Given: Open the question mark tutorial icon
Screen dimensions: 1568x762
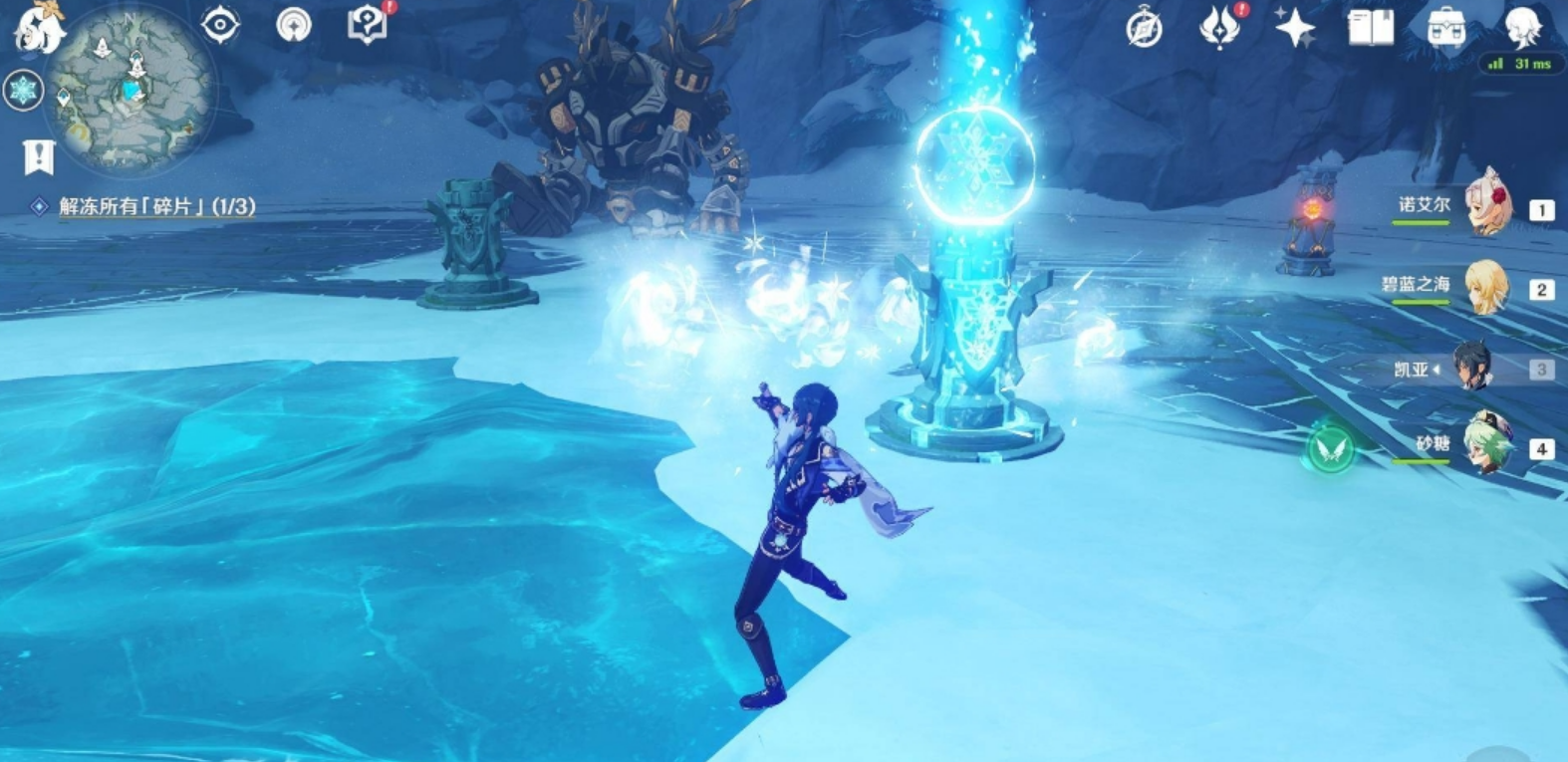Looking at the screenshot, I should click(x=367, y=25).
